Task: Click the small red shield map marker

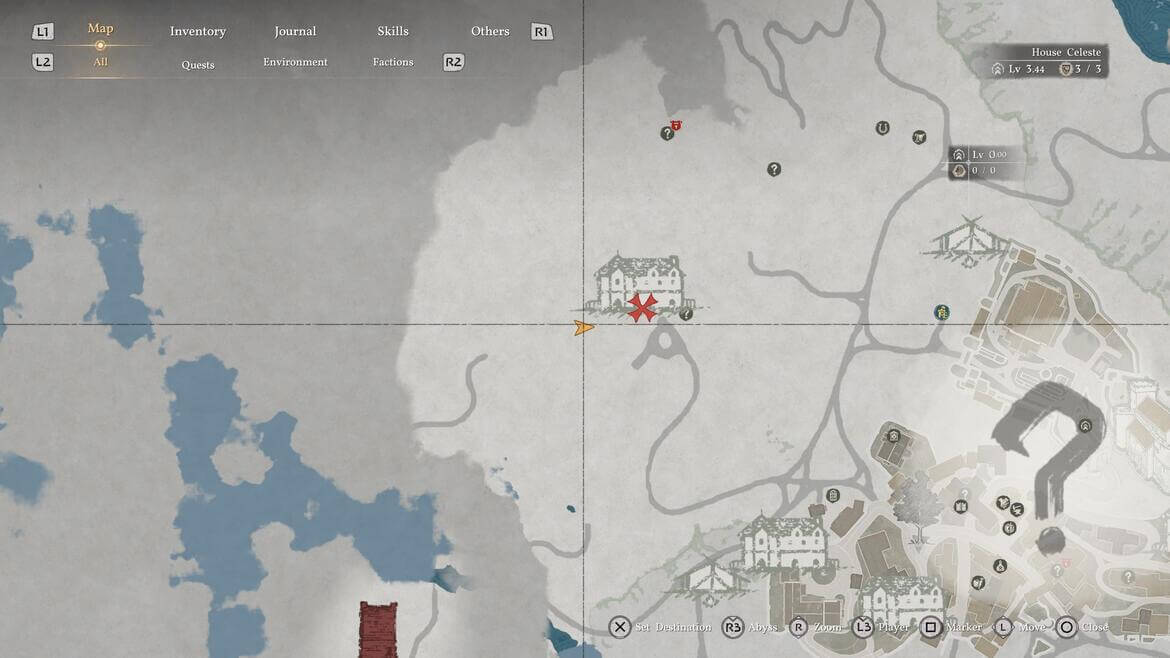Action: (x=677, y=124)
